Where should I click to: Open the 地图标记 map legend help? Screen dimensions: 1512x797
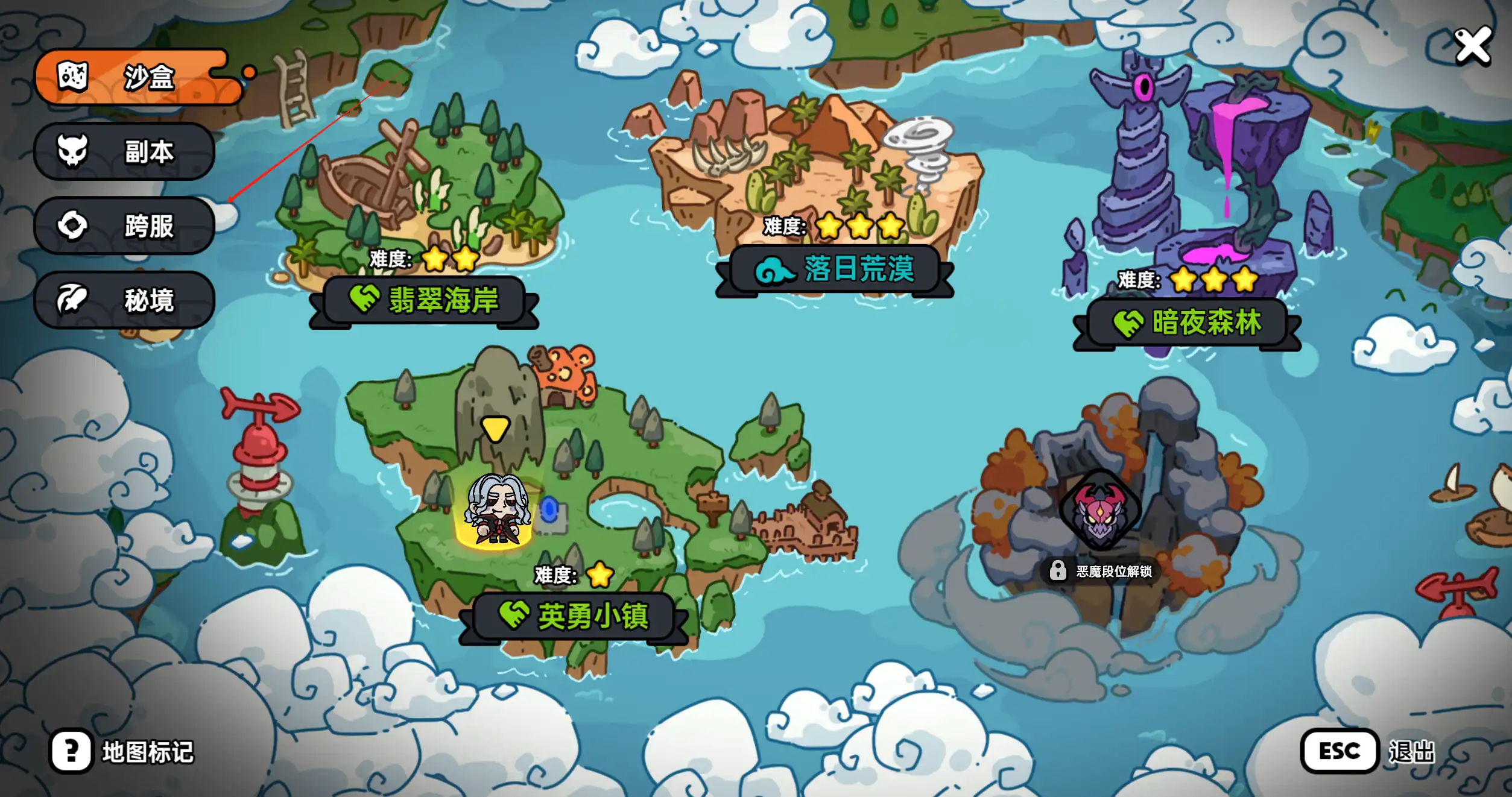pyautogui.click(x=72, y=751)
